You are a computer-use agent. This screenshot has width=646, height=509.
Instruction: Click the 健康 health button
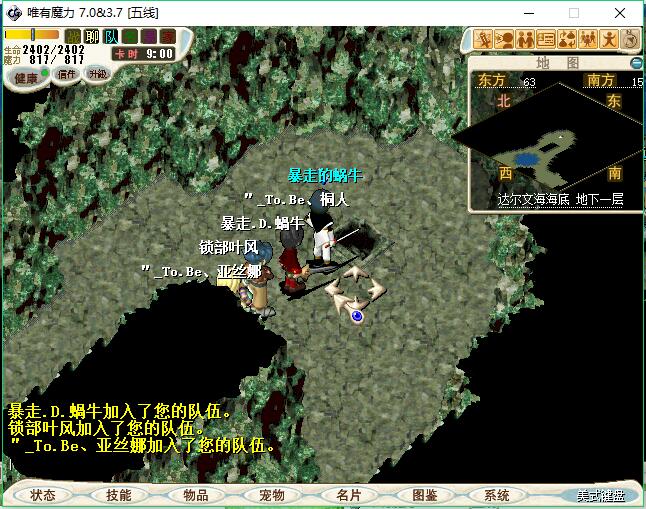(27, 78)
